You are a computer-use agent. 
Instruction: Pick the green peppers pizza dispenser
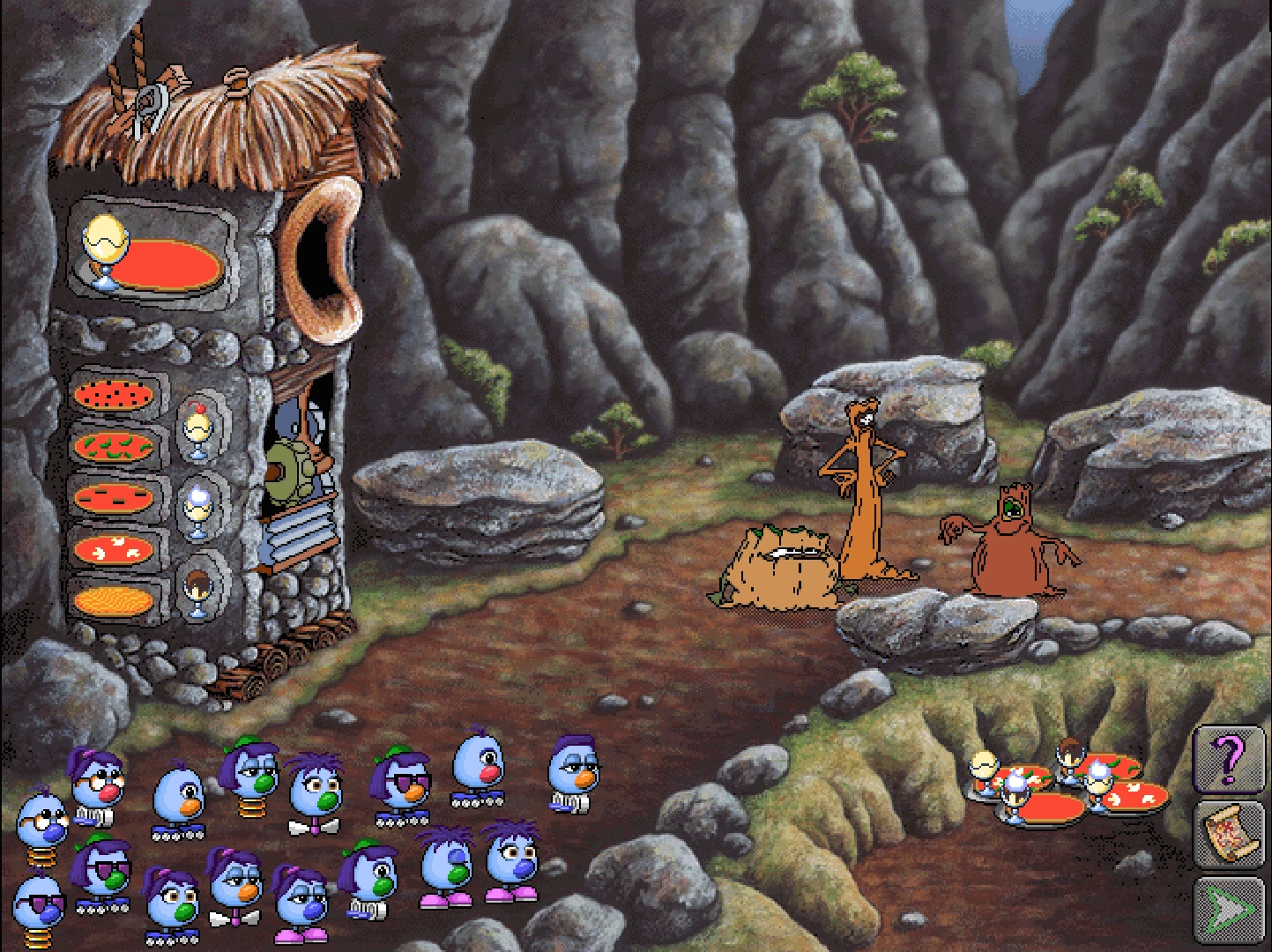click(x=113, y=443)
